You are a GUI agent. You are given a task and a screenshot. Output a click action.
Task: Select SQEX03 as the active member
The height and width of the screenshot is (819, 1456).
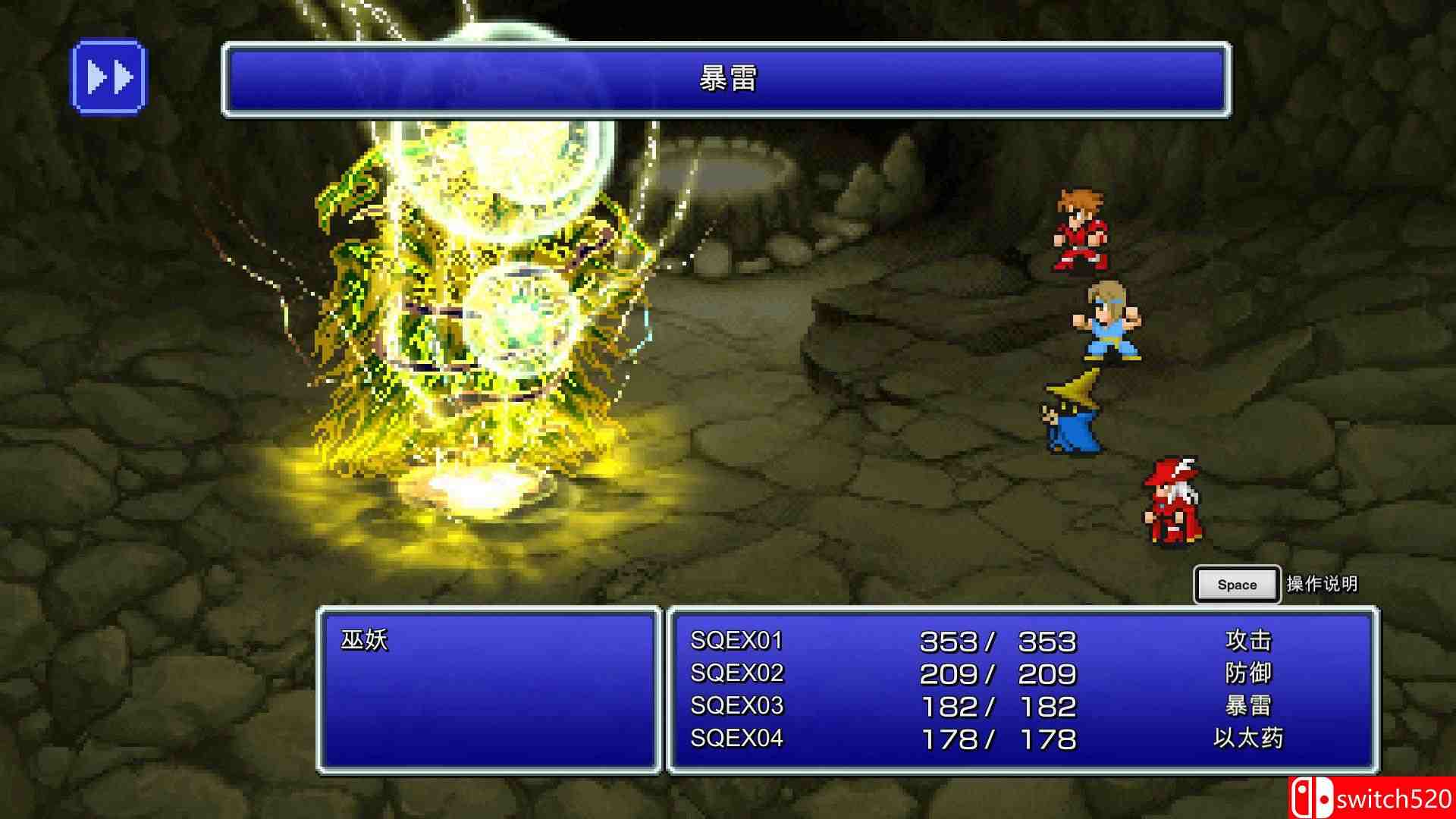[x=736, y=705]
